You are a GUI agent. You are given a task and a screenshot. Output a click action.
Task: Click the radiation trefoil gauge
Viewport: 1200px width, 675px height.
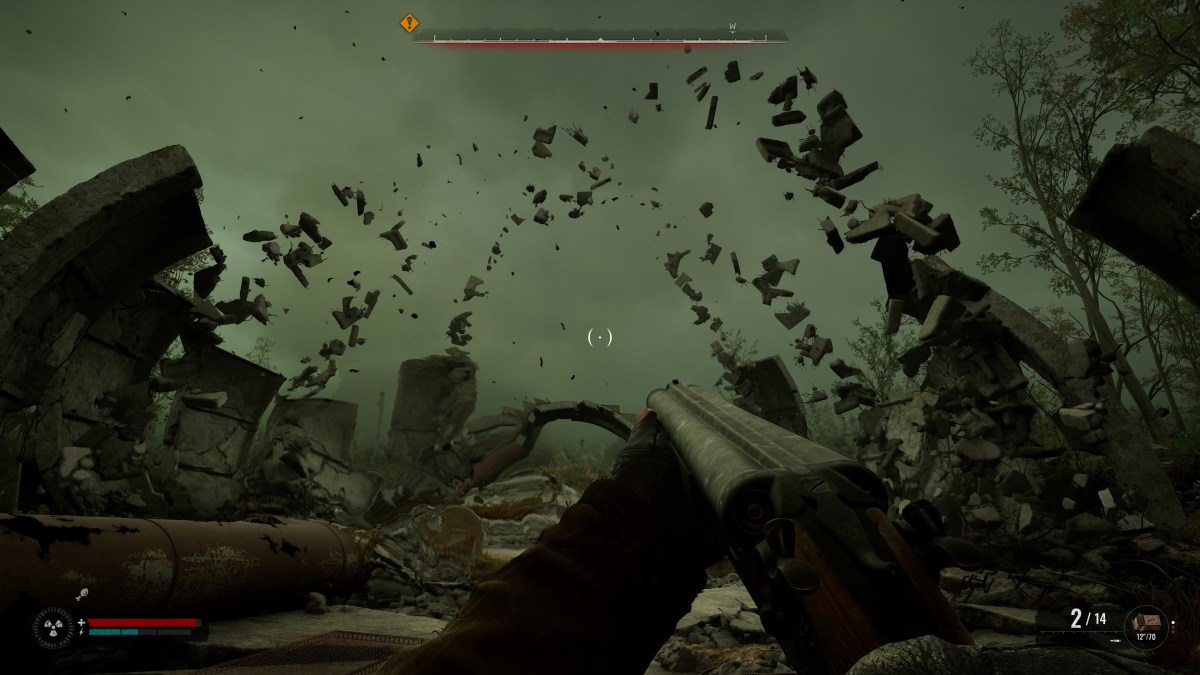[52, 628]
